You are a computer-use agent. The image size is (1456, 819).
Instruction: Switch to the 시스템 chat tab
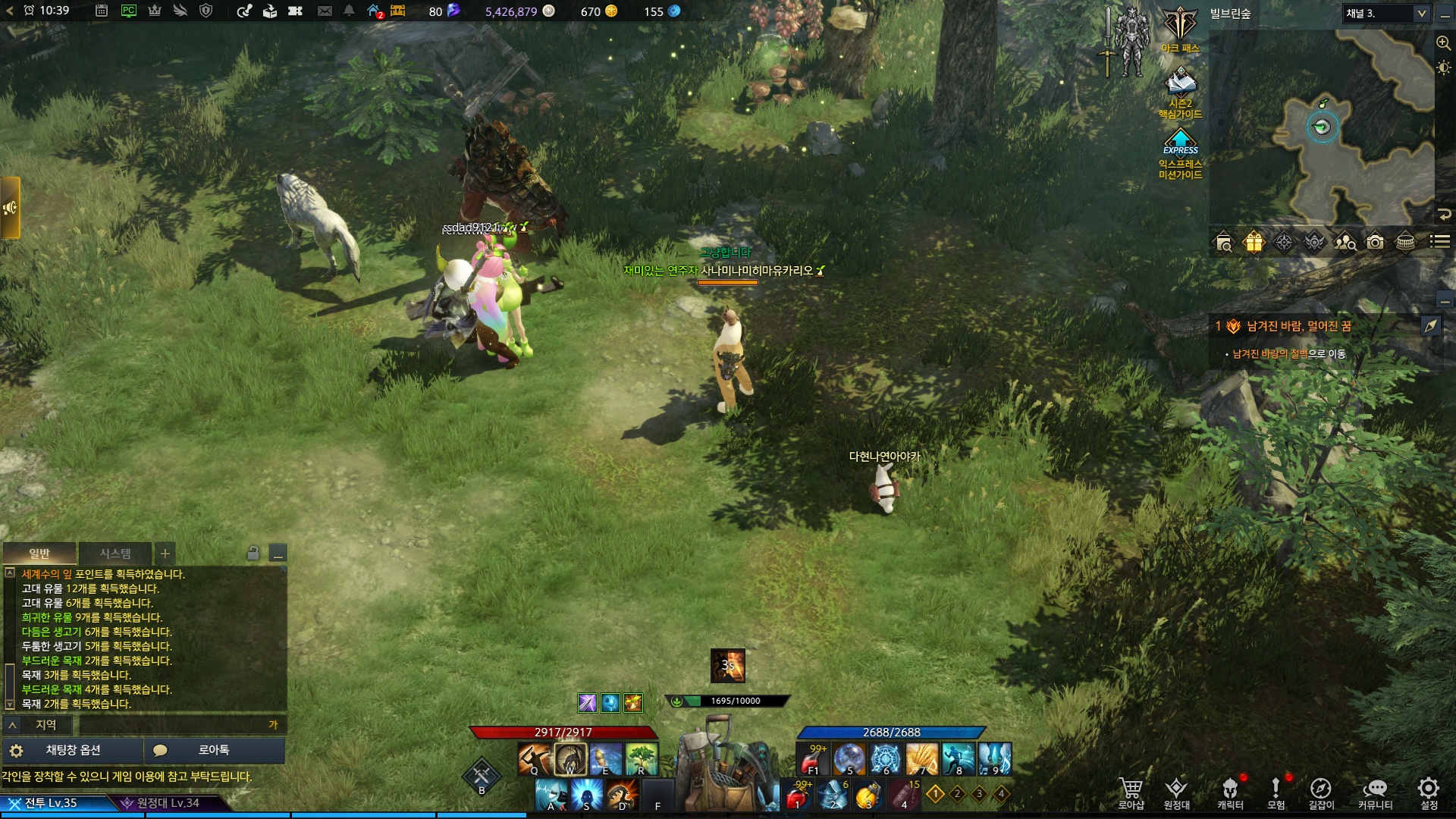click(x=115, y=554)
